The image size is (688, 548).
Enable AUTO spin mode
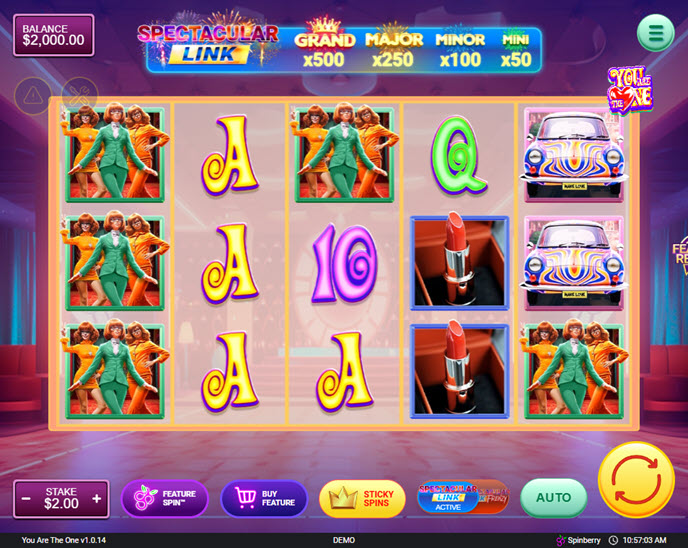[553, 497]
